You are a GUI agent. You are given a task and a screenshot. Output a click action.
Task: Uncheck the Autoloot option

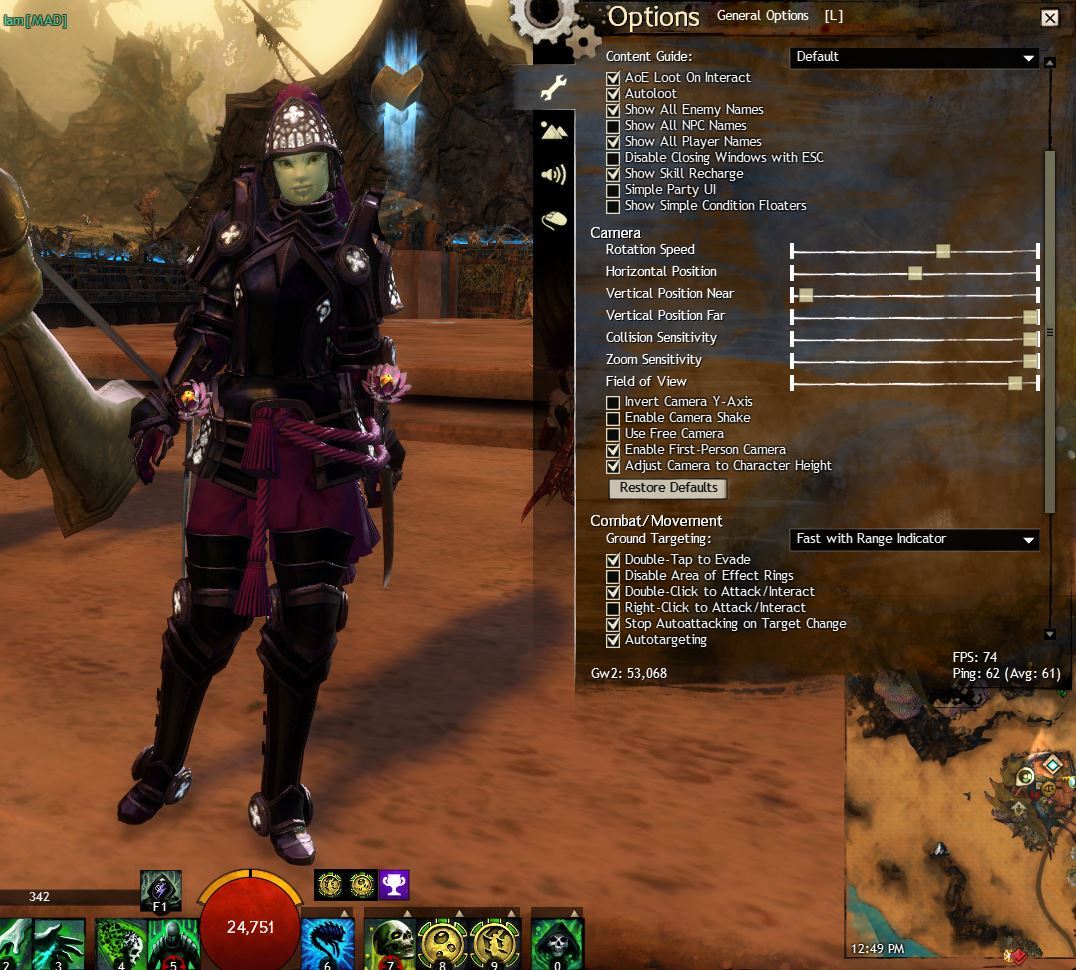click(x=613, y=94)
